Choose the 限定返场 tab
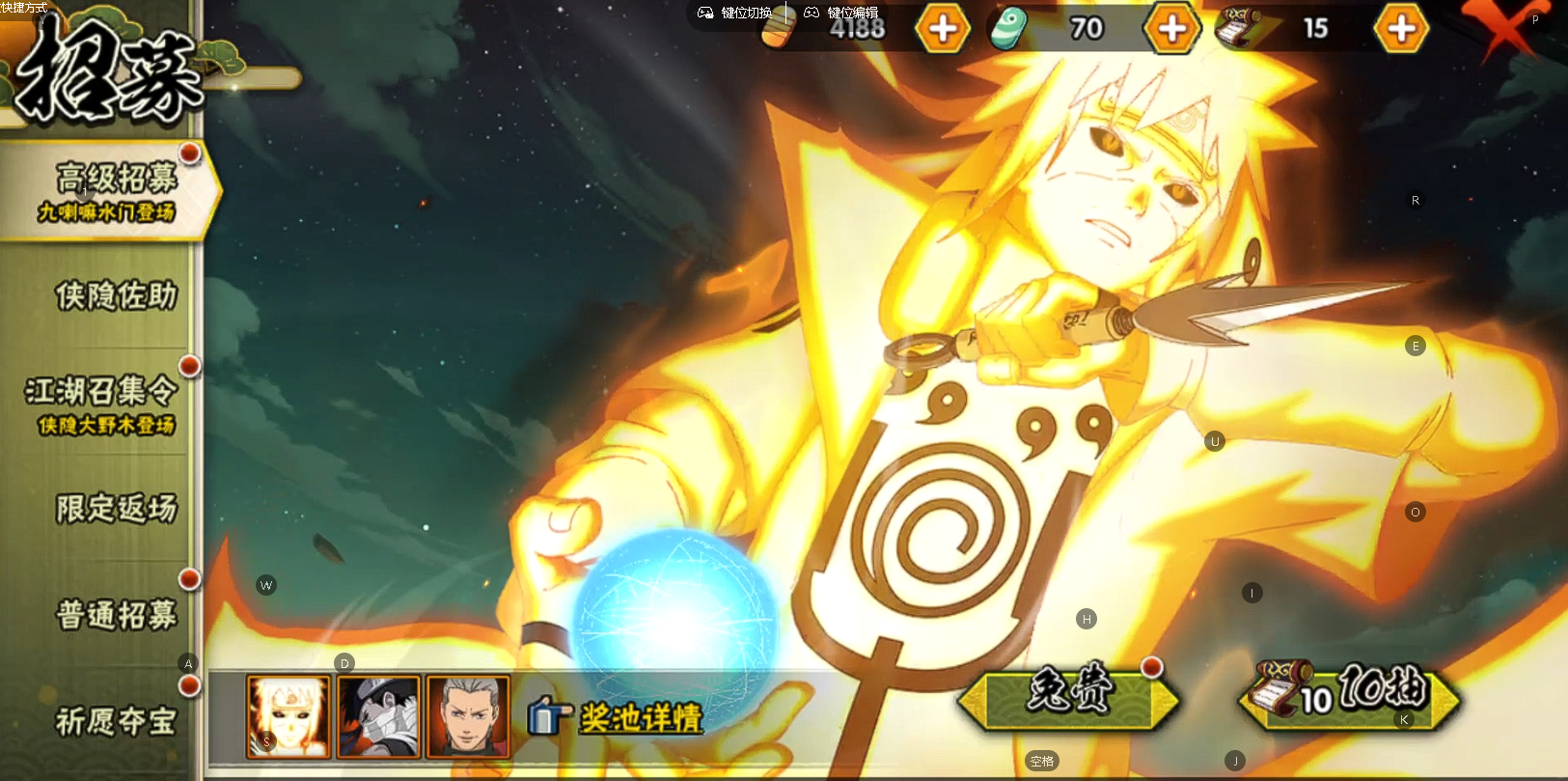Screen dimensions: 1568x781 pyautogui.click(x=116, y=508)
